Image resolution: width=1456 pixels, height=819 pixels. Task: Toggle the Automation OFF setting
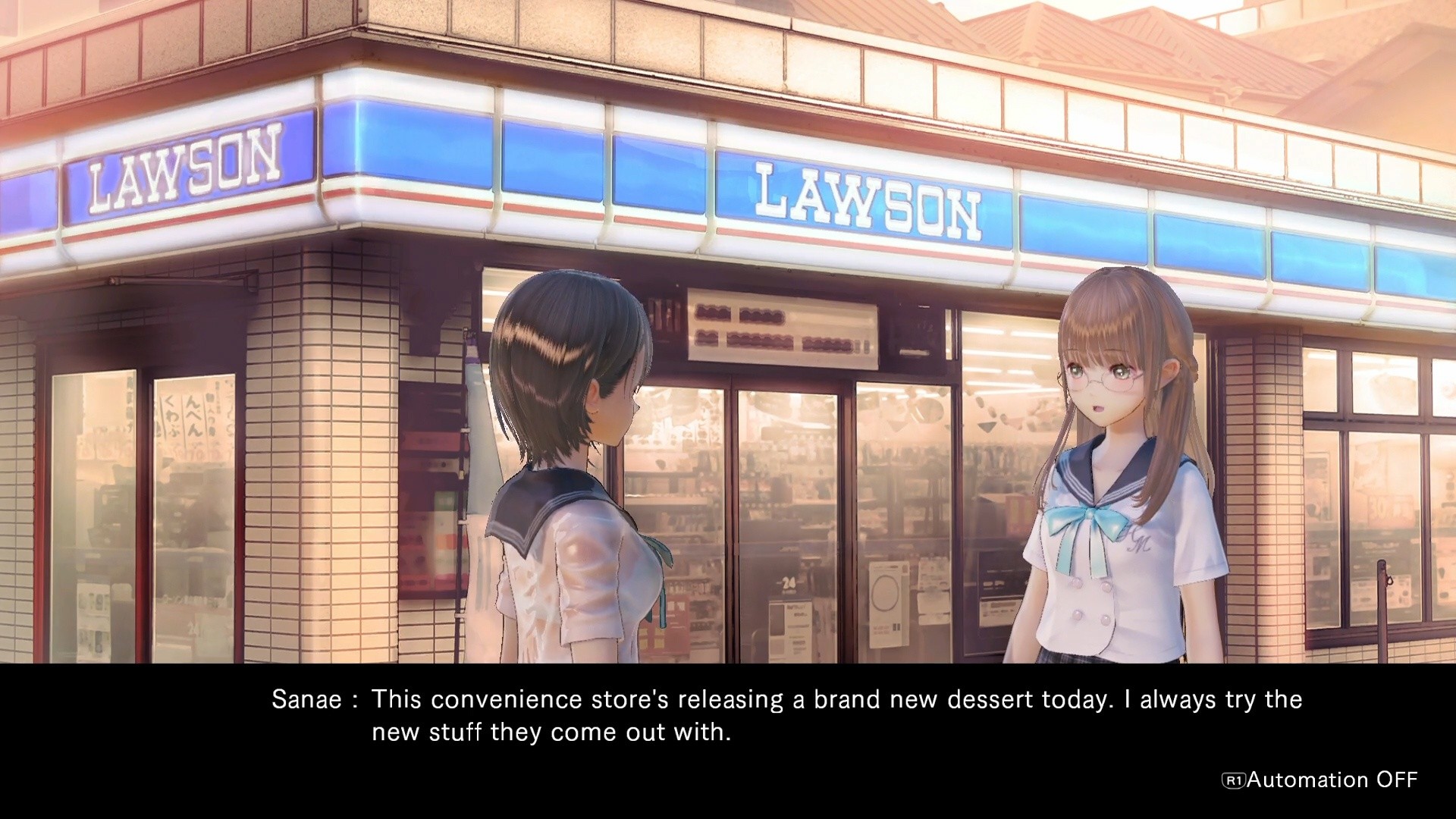tap(1319, 780)
